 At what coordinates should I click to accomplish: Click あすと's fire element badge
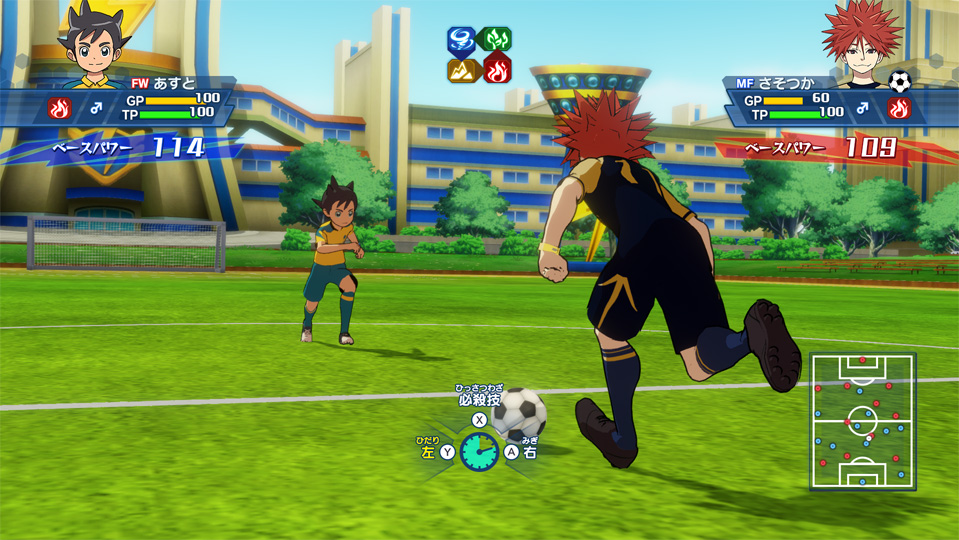click(59, 107)
